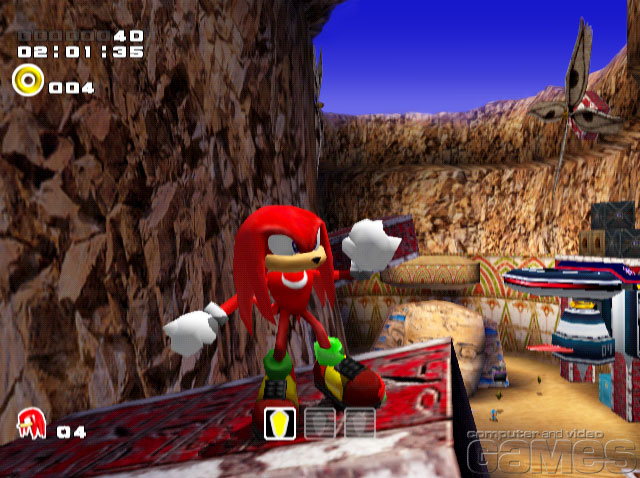
Task: Click the lit yellow emerald radar slot
Action: [x=278, y=423]
